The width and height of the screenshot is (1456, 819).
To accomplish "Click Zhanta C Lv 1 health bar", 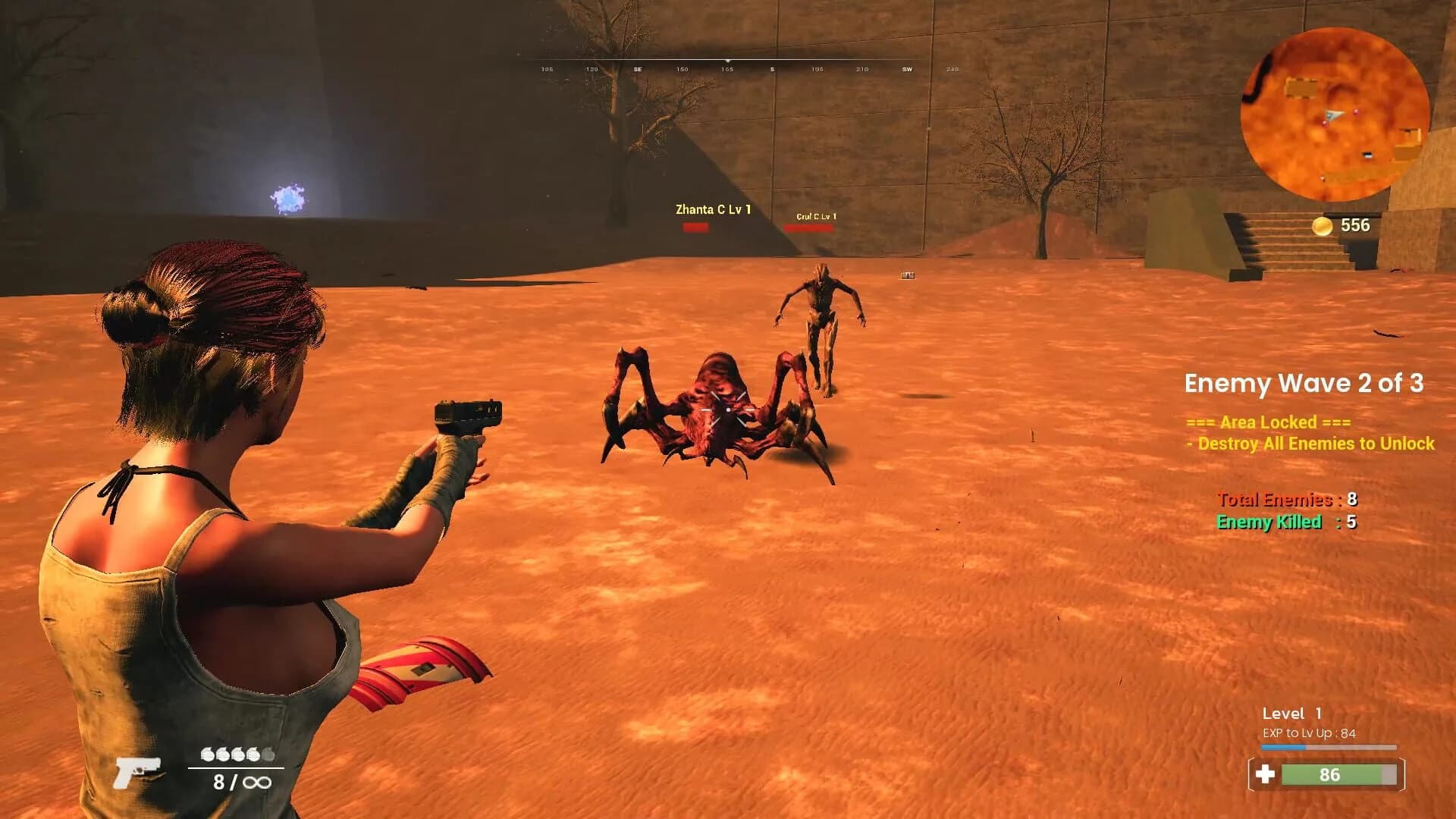I will [x=695, y=227].
